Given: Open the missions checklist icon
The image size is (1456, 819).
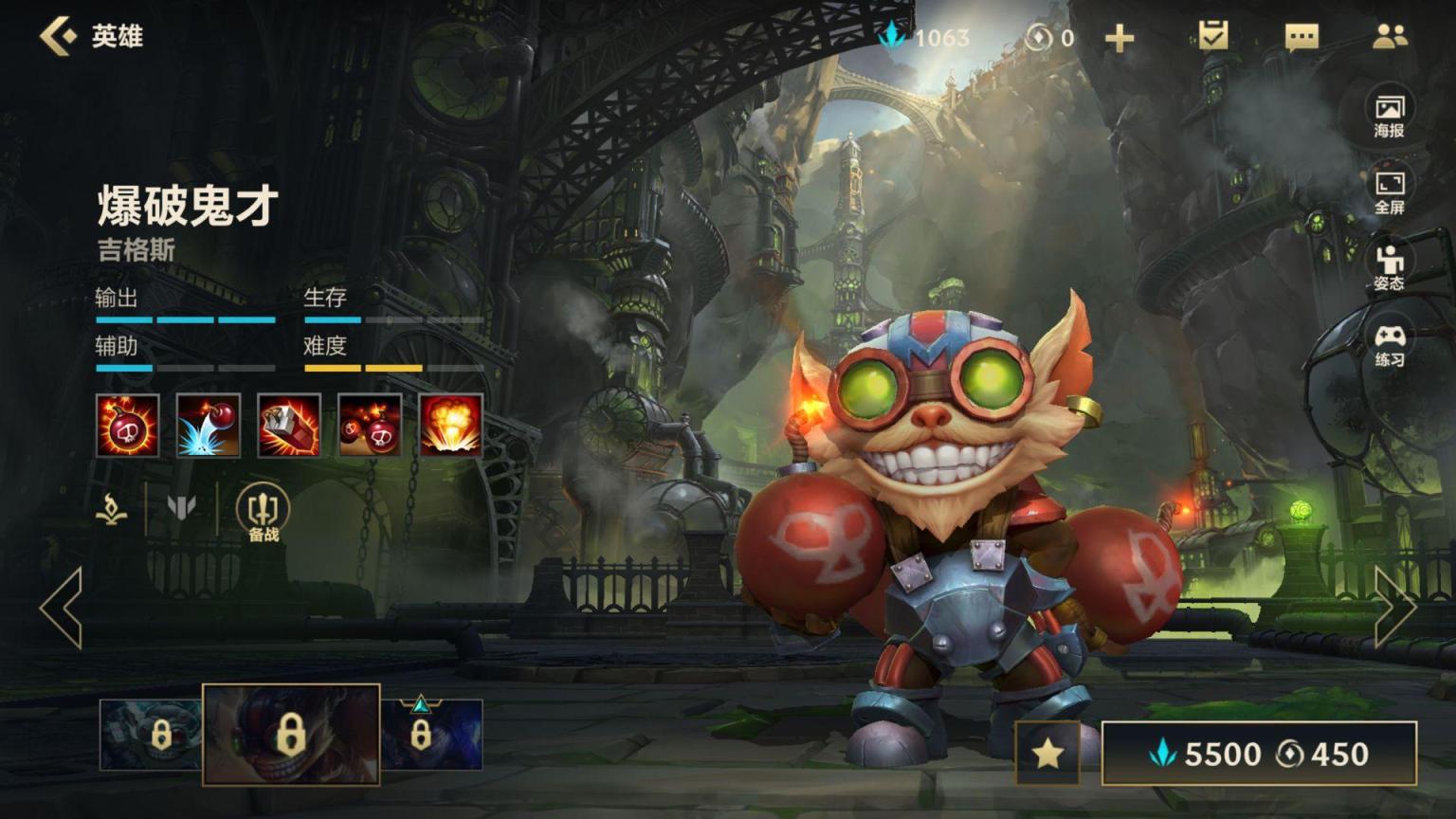Looking at the screenshot, I should point(1212,36).
